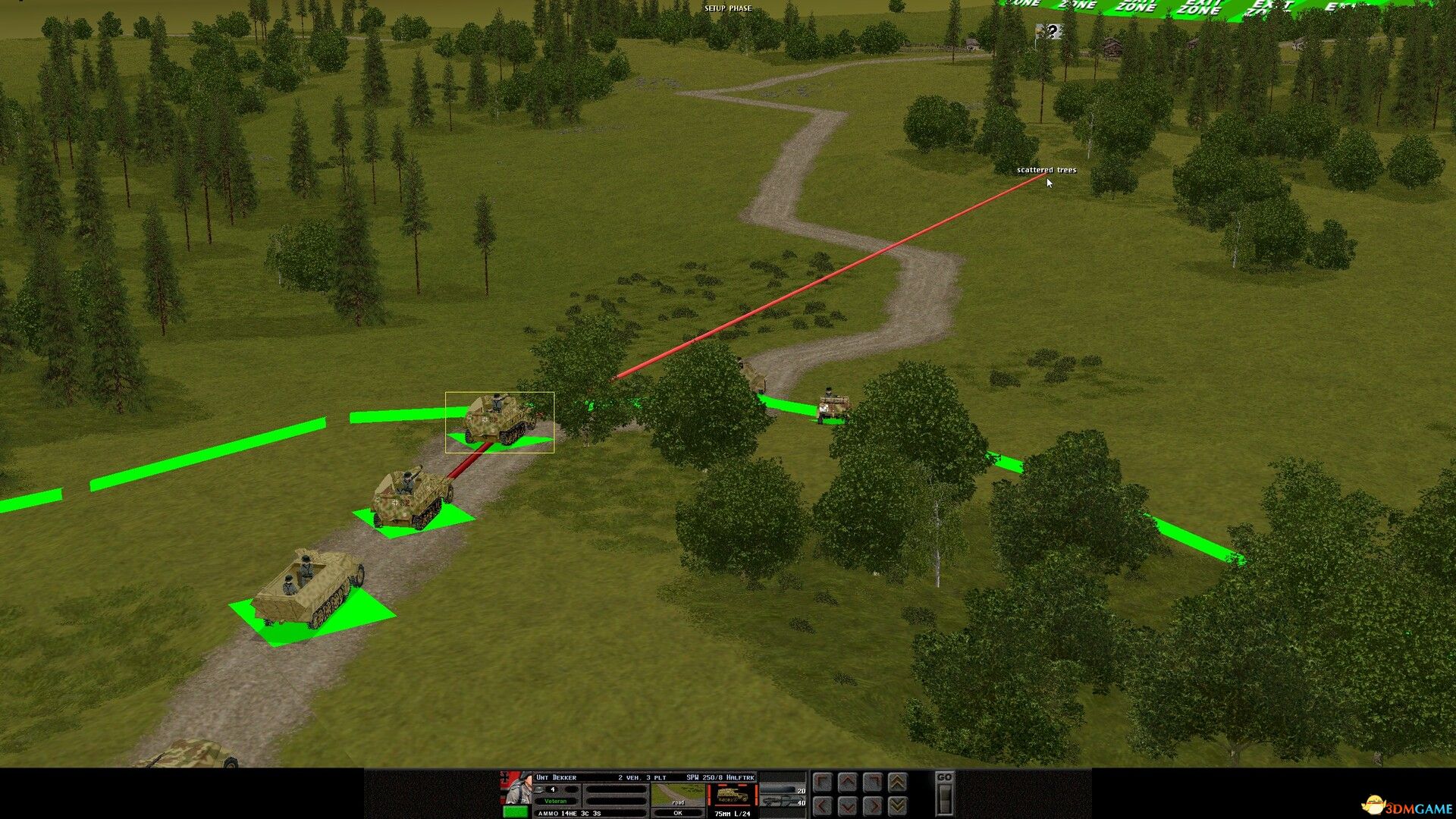The height and width of the screenshot is (819, 1456).
Task: Click the OK condition button
Action: point(677,812)
